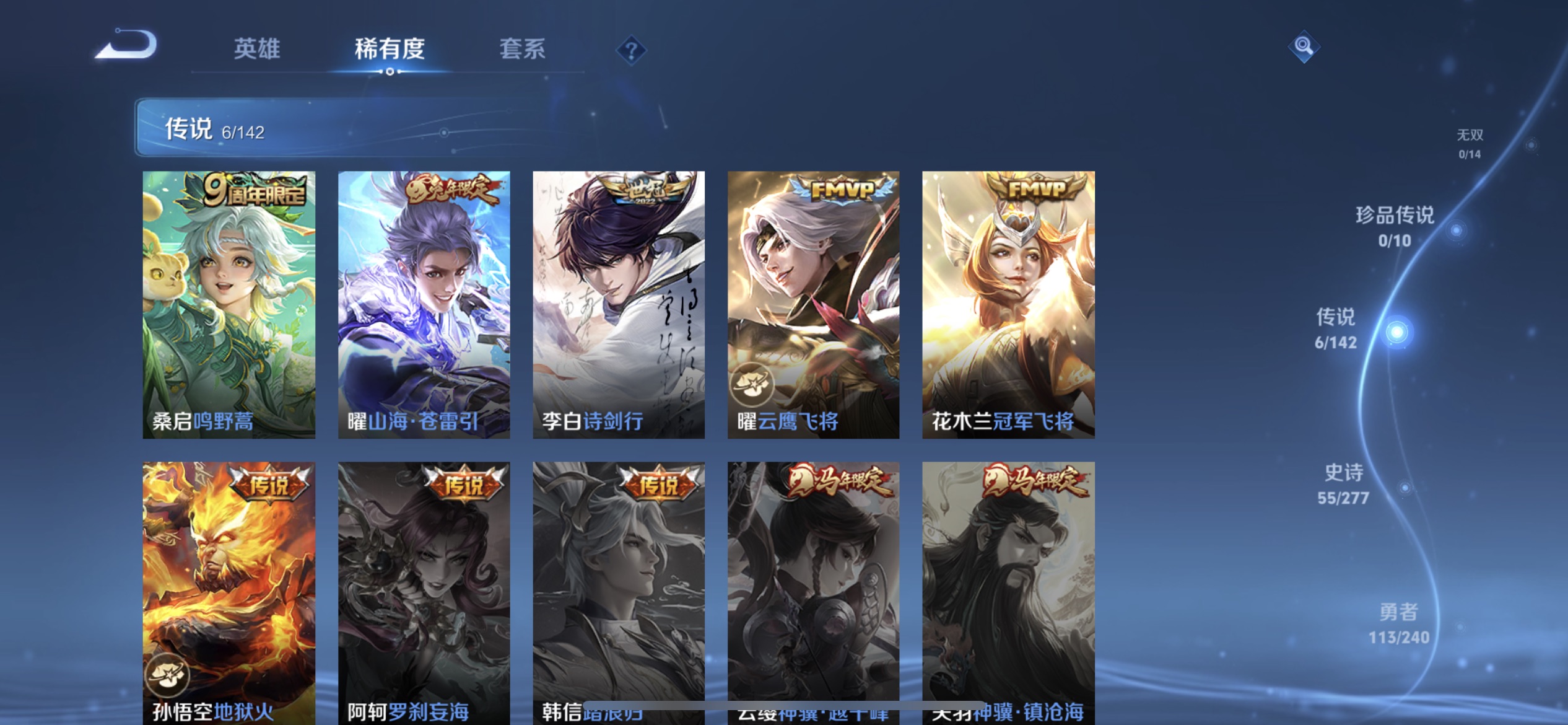Switch to the 套系 tab
This screenshot has width=1568, height=725.
click(x=523, y=50)
